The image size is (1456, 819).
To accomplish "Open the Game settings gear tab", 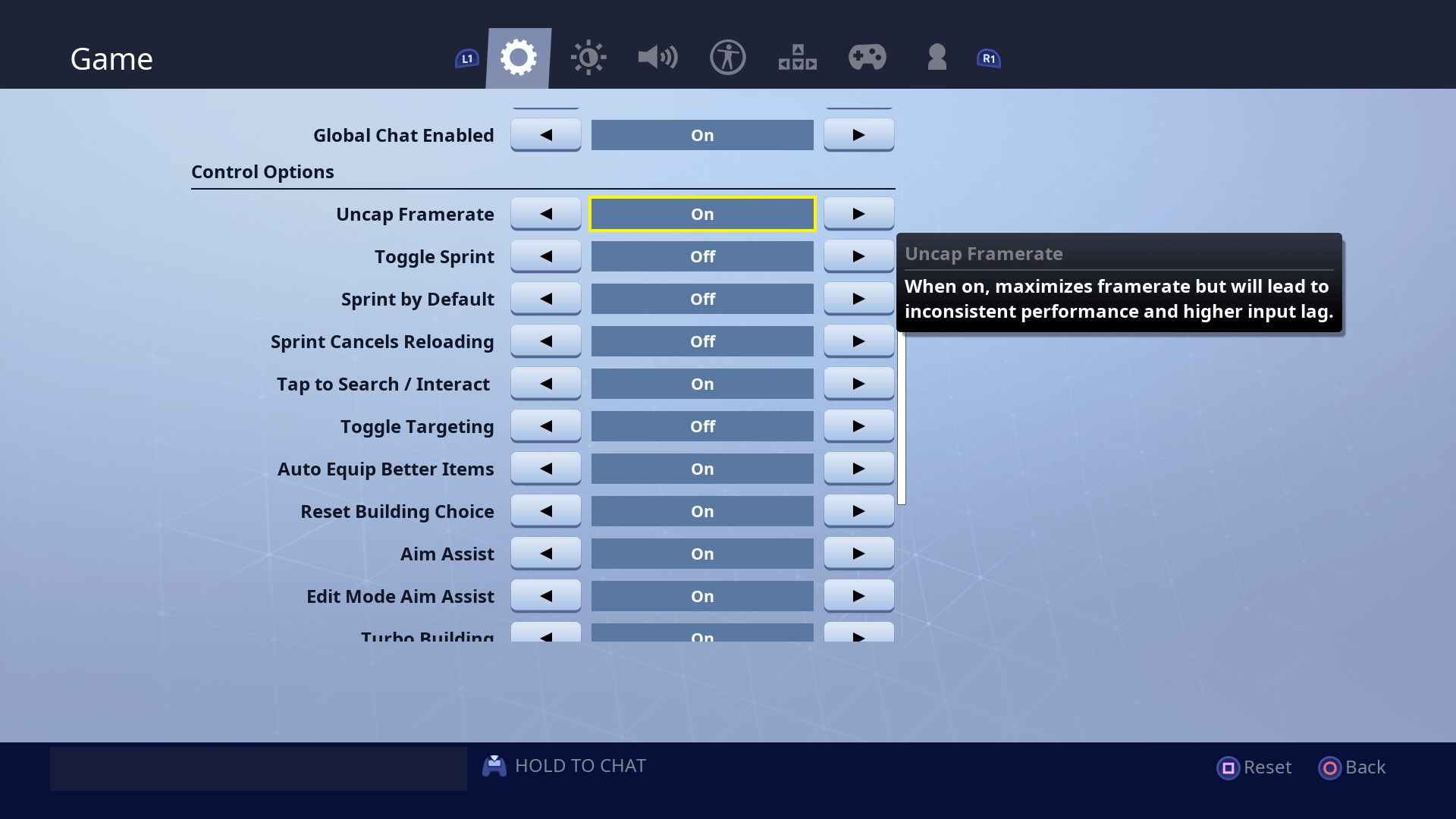I will point(518,57).
